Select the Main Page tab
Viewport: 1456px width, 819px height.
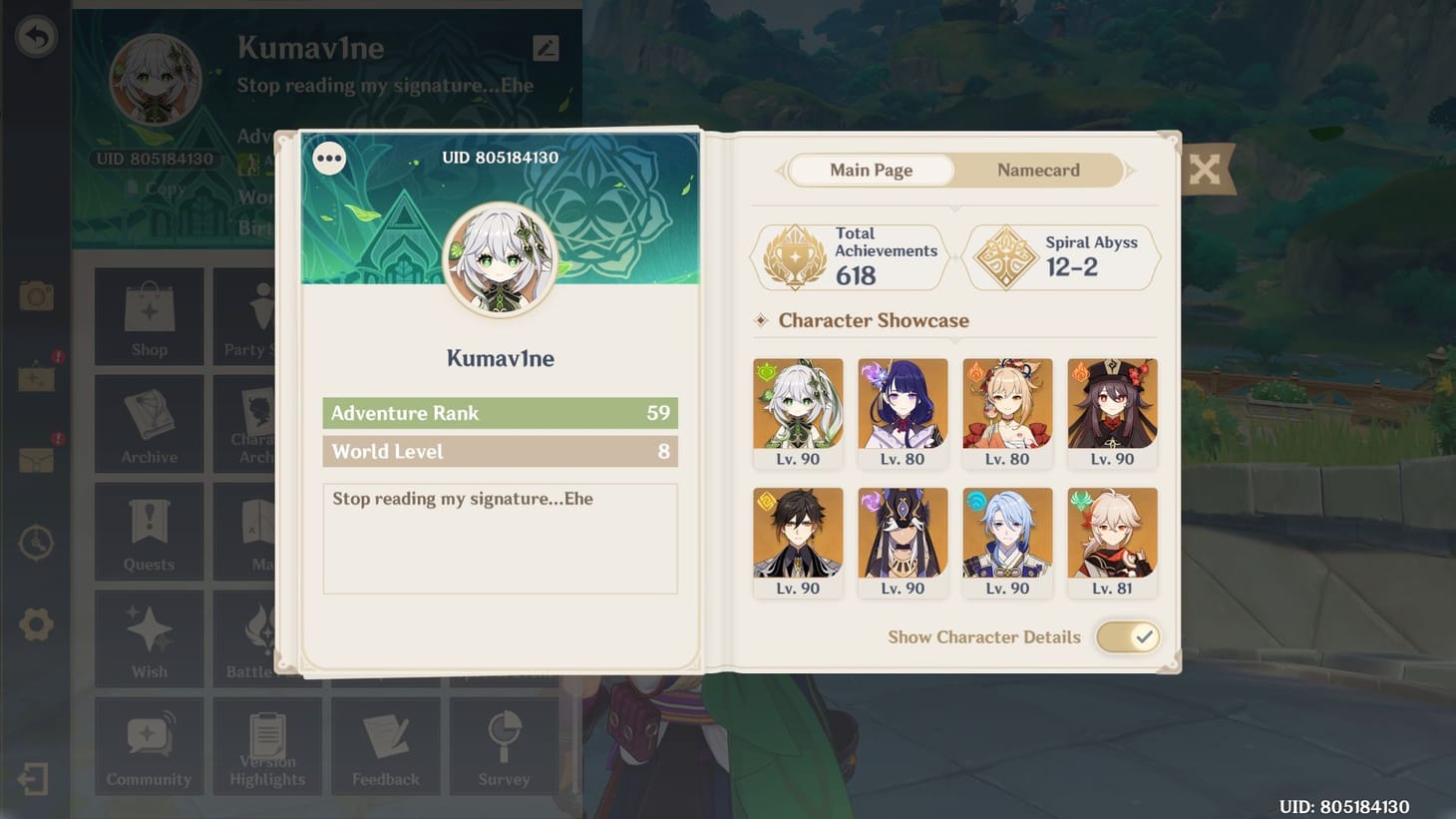click(871, 170)
